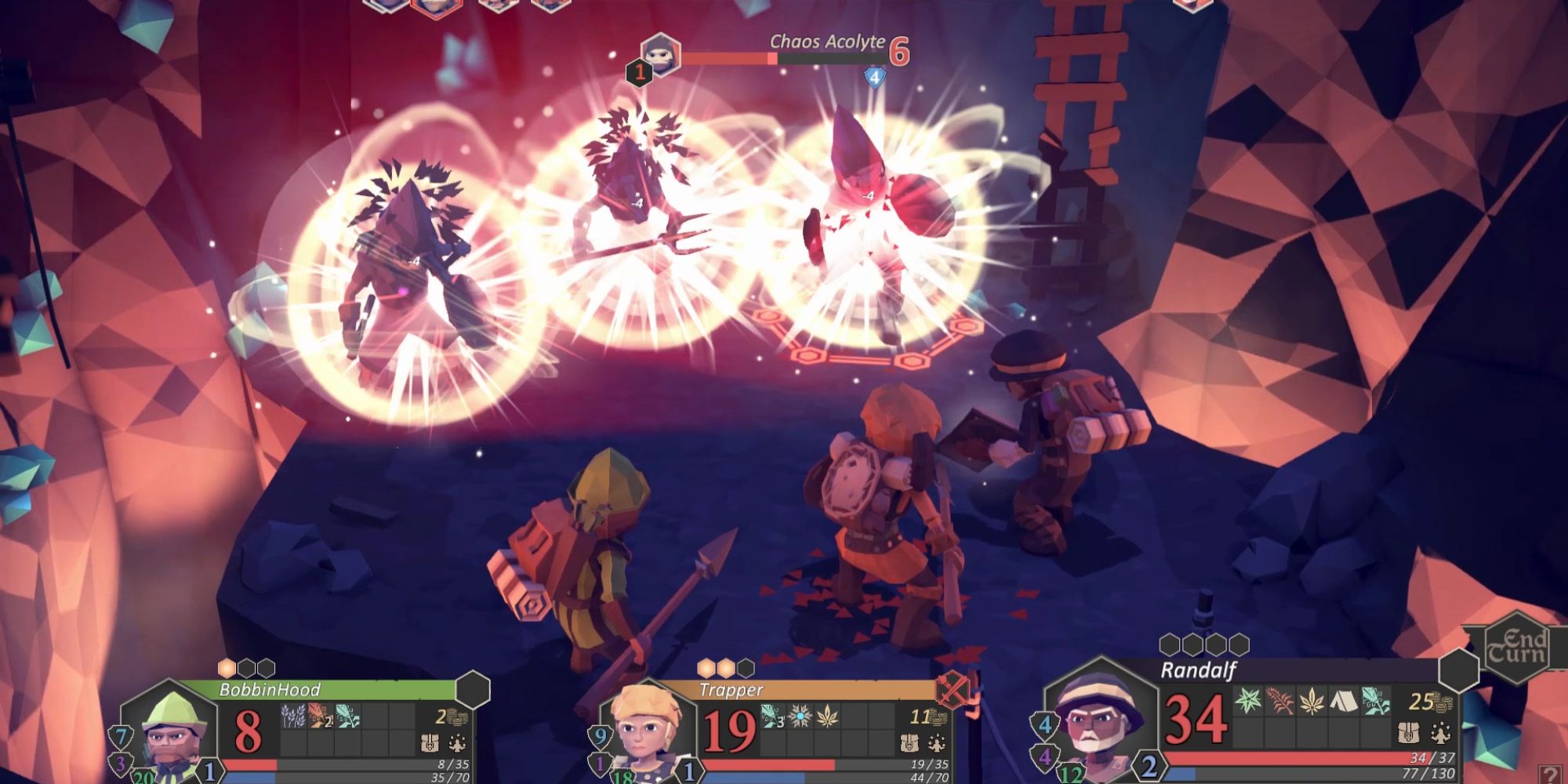Select the wheat resource in BobbinHood's panel
Viewport: 1568px width, 784px height.
click(293, 716)
